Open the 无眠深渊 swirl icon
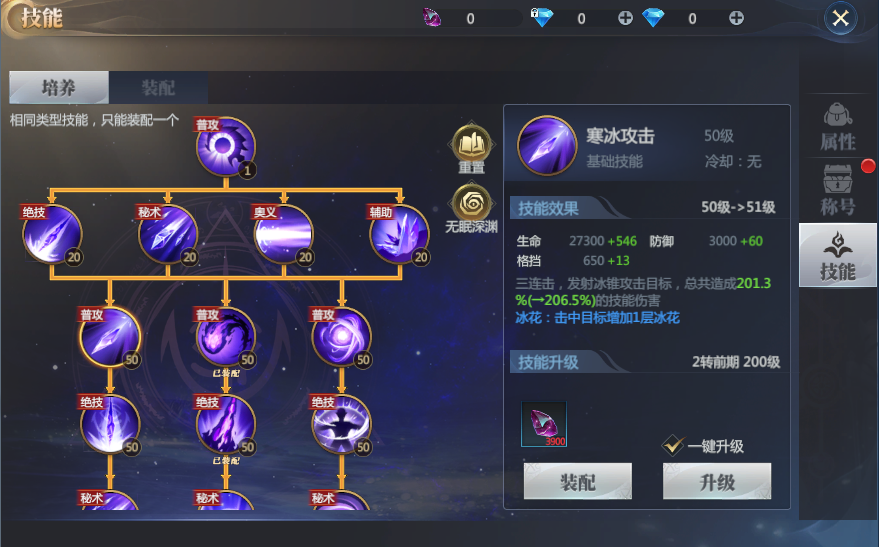 click(x=471, y=201)
